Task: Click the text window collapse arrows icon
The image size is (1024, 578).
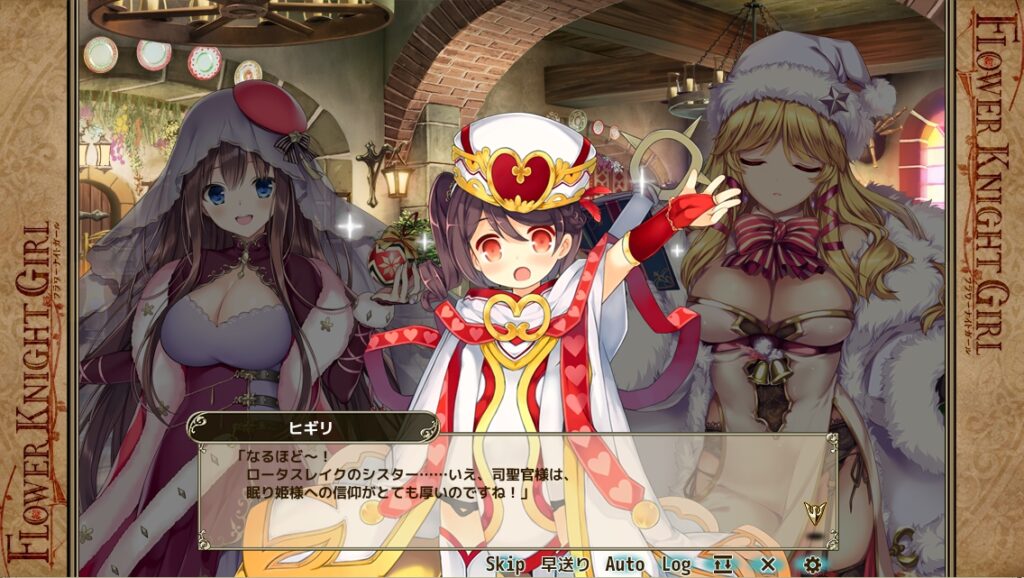Action: pyautogui.click(x=723, y=565)
